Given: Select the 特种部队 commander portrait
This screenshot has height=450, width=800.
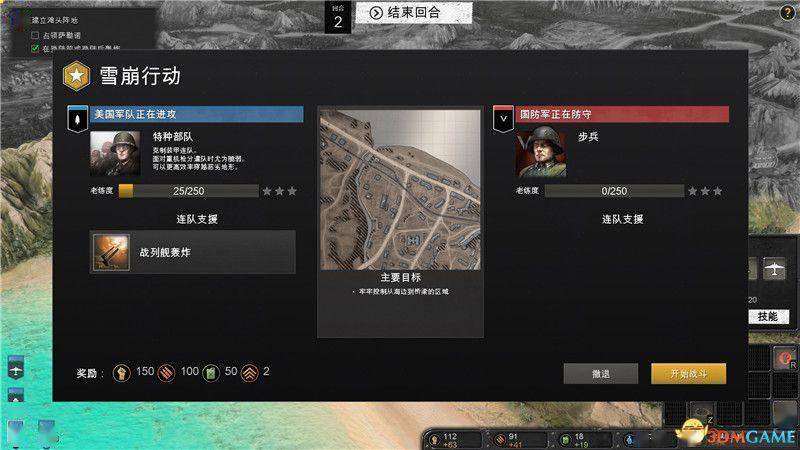Looking at the screenshot, I should 111,154.
